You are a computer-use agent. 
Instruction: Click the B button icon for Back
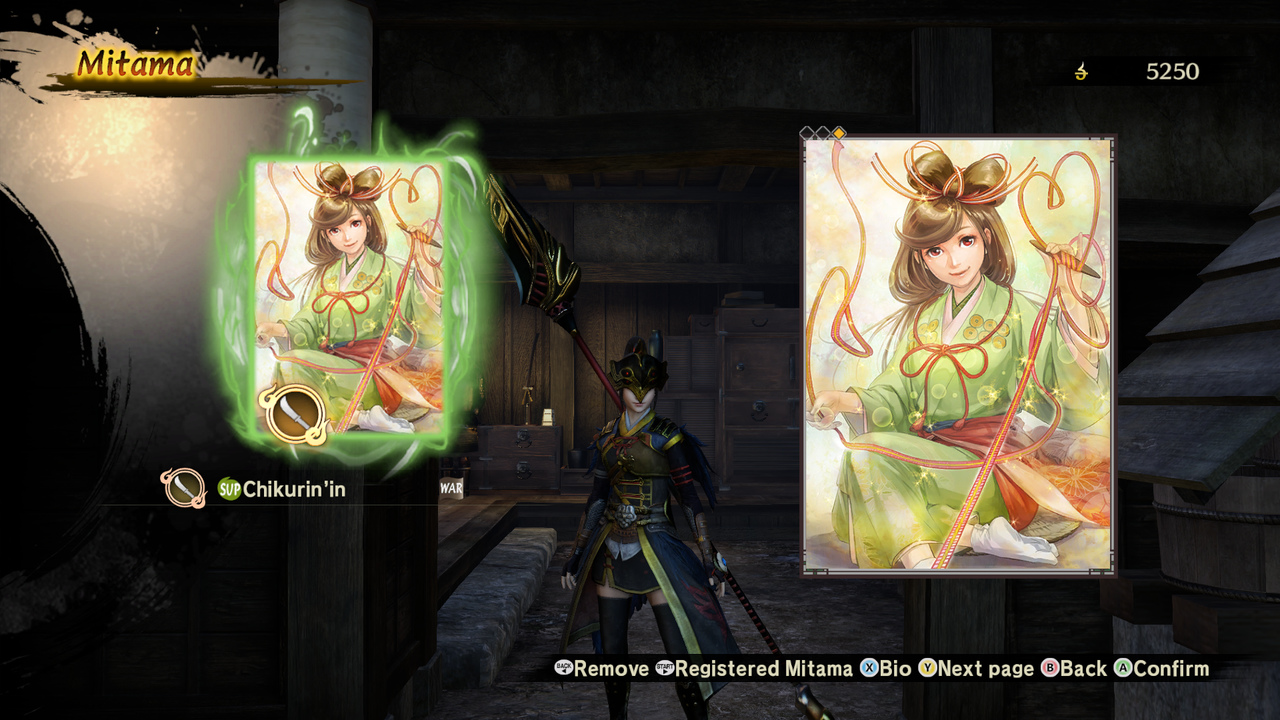point(1048,668)
